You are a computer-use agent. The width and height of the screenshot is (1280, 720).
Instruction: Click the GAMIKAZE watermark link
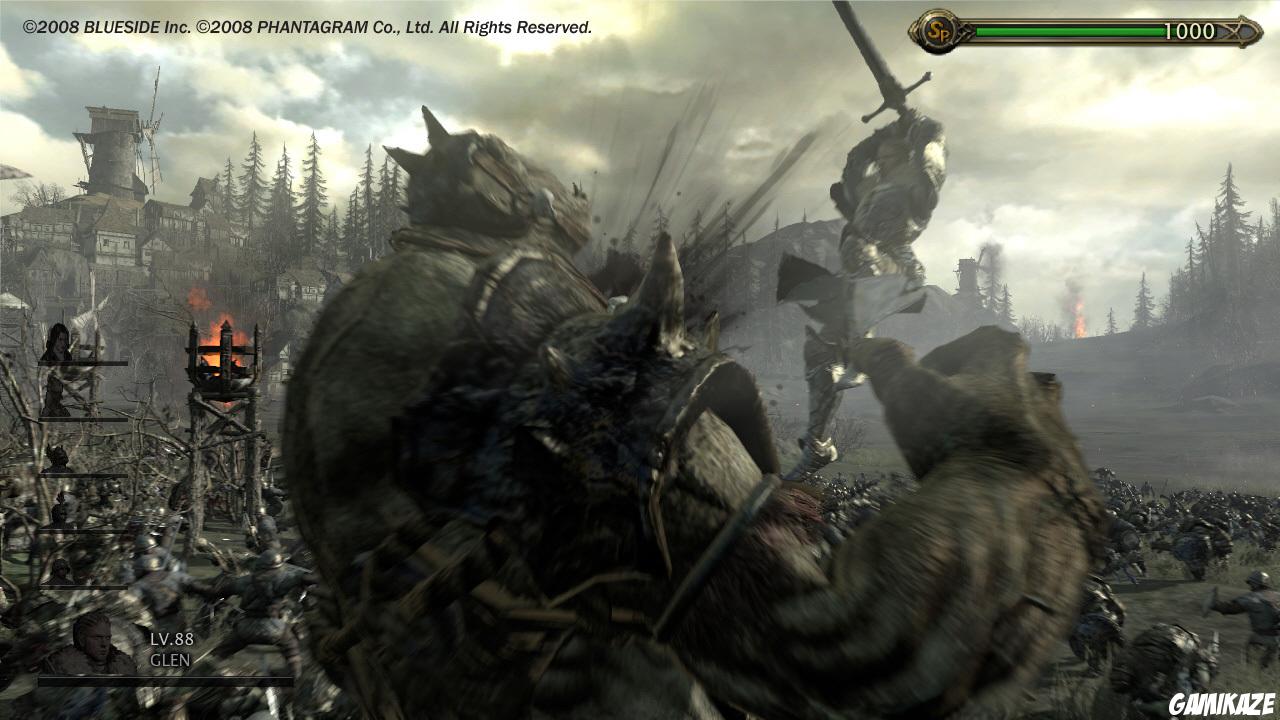(x=1221, y=702)
